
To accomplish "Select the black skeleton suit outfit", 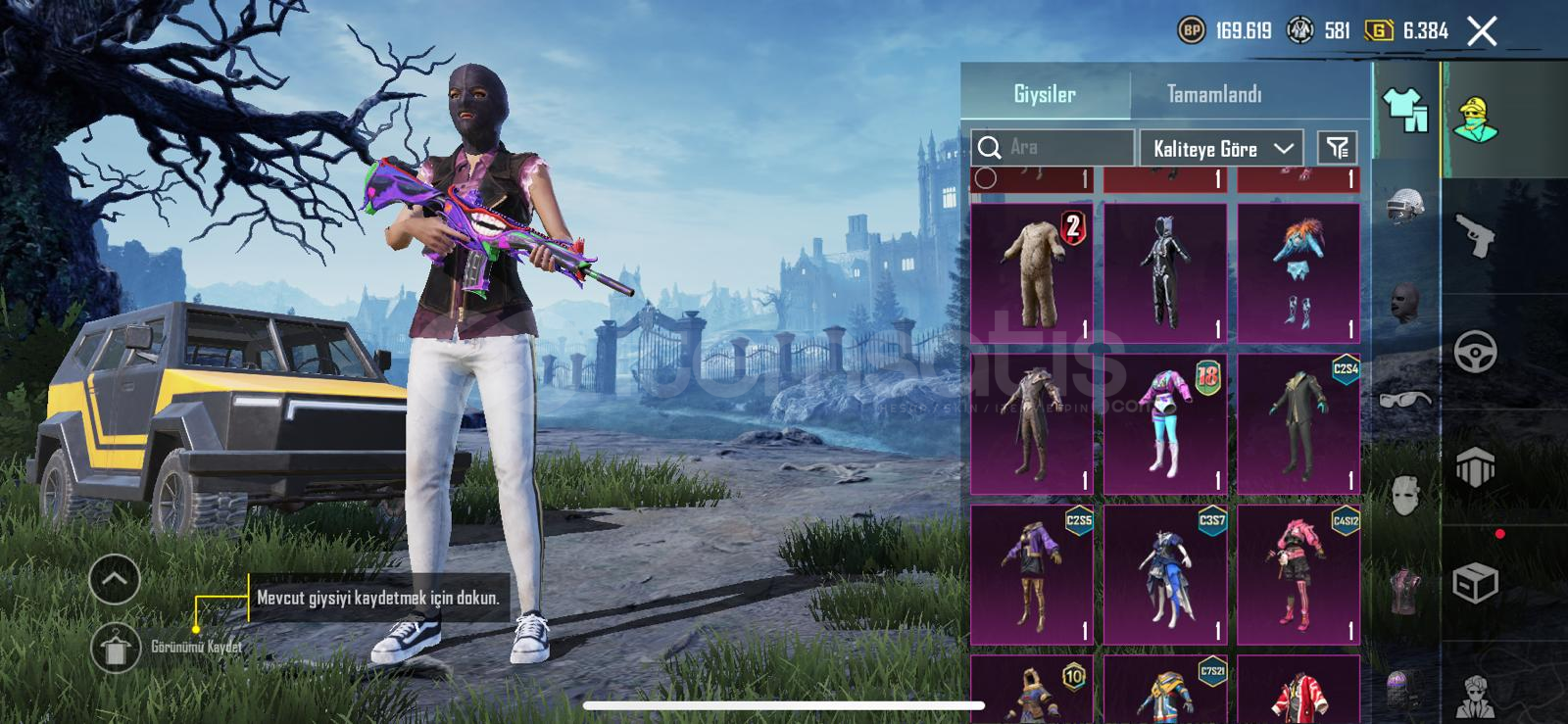I will 1164,272.
